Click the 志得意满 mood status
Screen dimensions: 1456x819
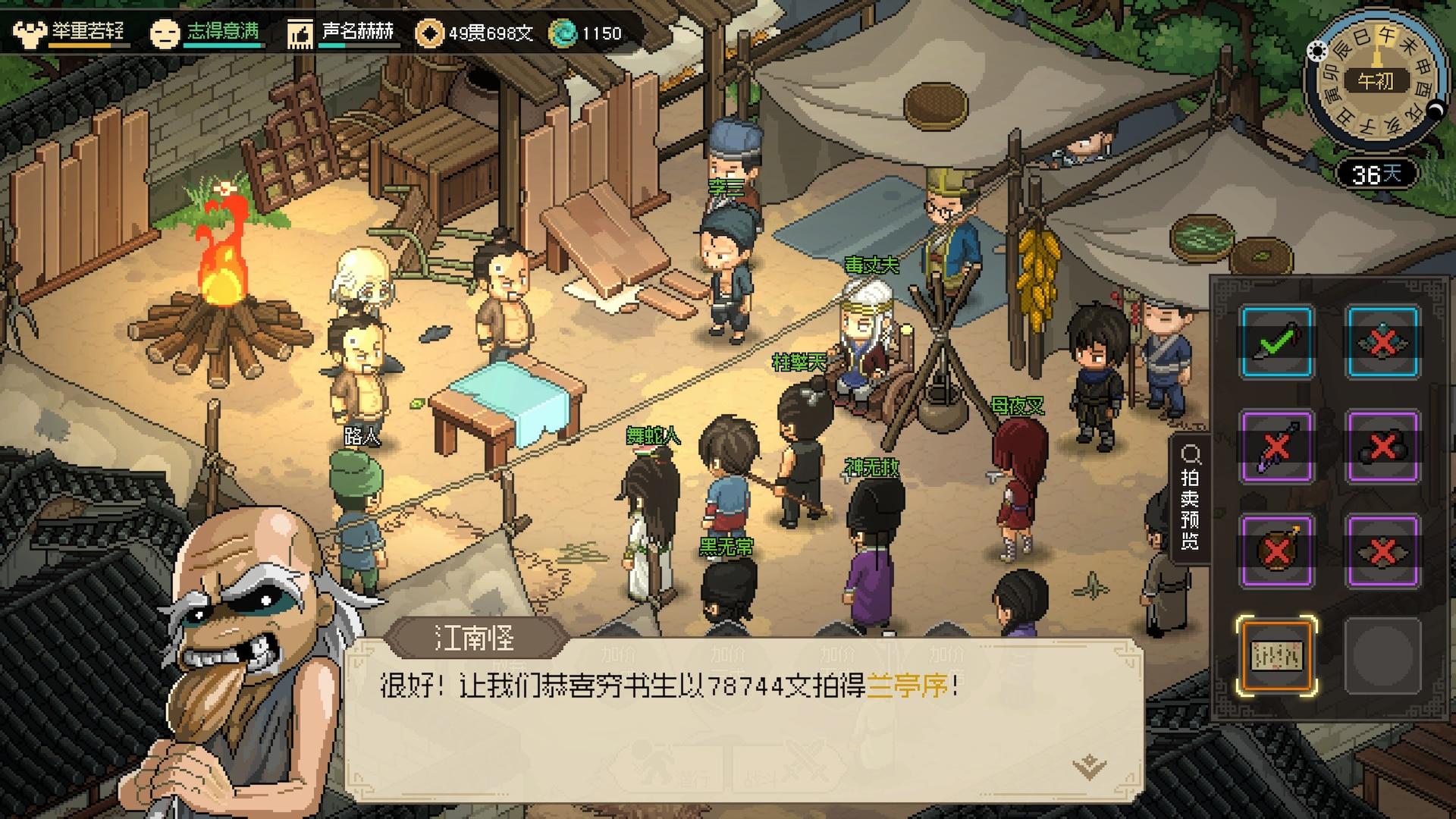coord(206,33)
